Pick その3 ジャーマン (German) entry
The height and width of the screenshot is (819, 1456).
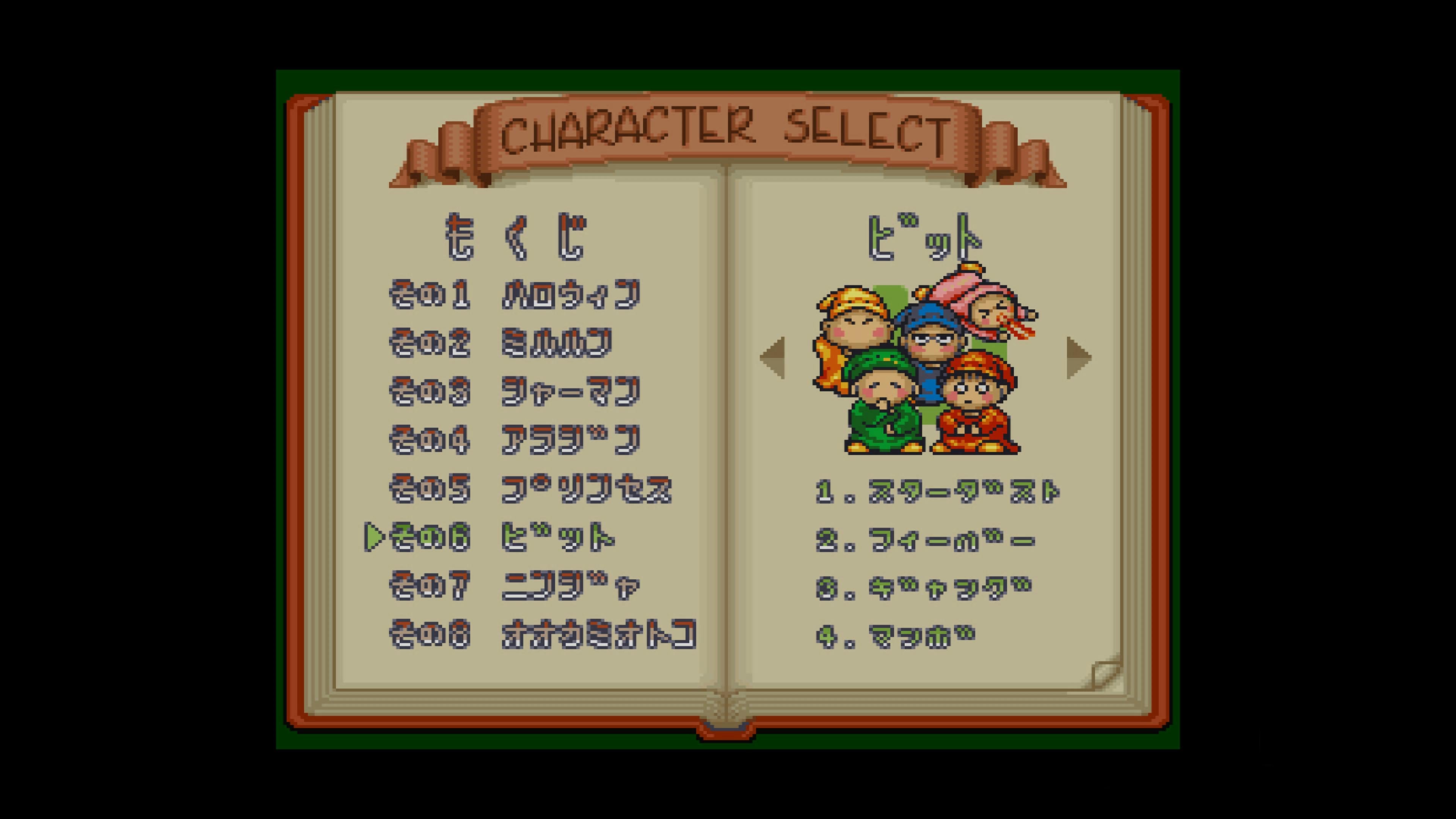point(515,392)
